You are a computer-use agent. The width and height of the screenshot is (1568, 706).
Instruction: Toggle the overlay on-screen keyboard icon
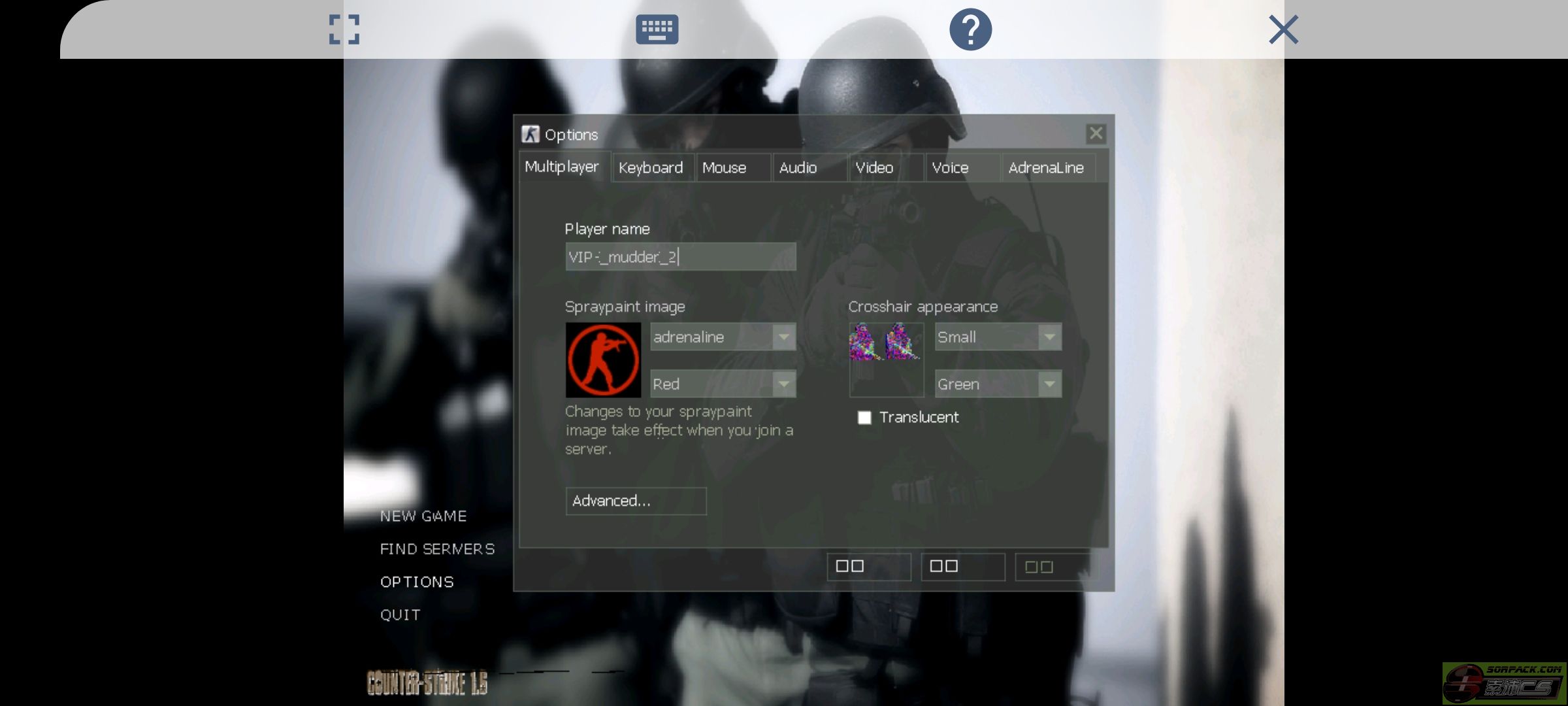pos(657,29)
